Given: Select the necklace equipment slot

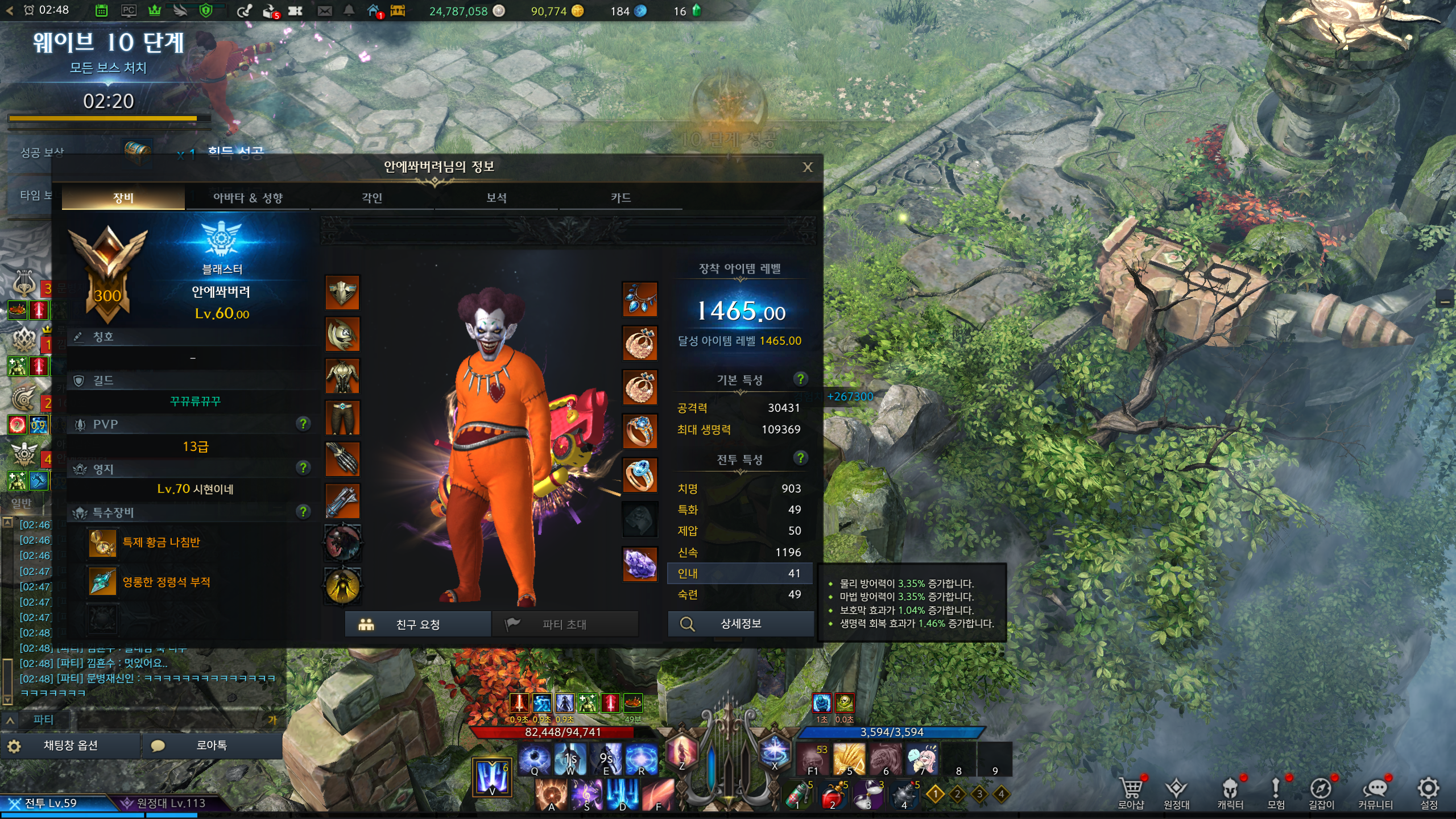Looking at the screenshot, I should [x=640, y=299].
